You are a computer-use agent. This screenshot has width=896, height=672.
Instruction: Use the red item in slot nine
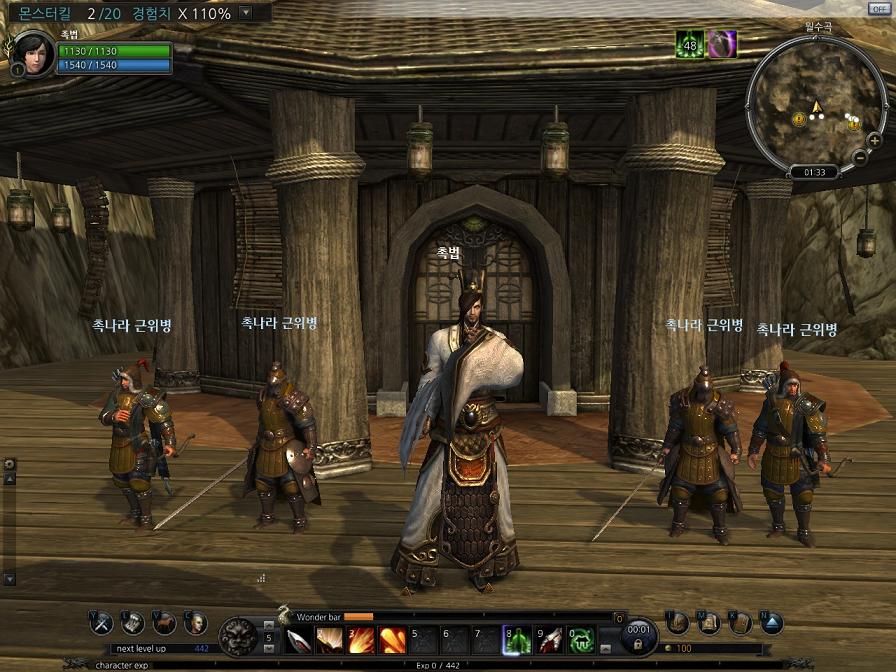pos(549,639)
